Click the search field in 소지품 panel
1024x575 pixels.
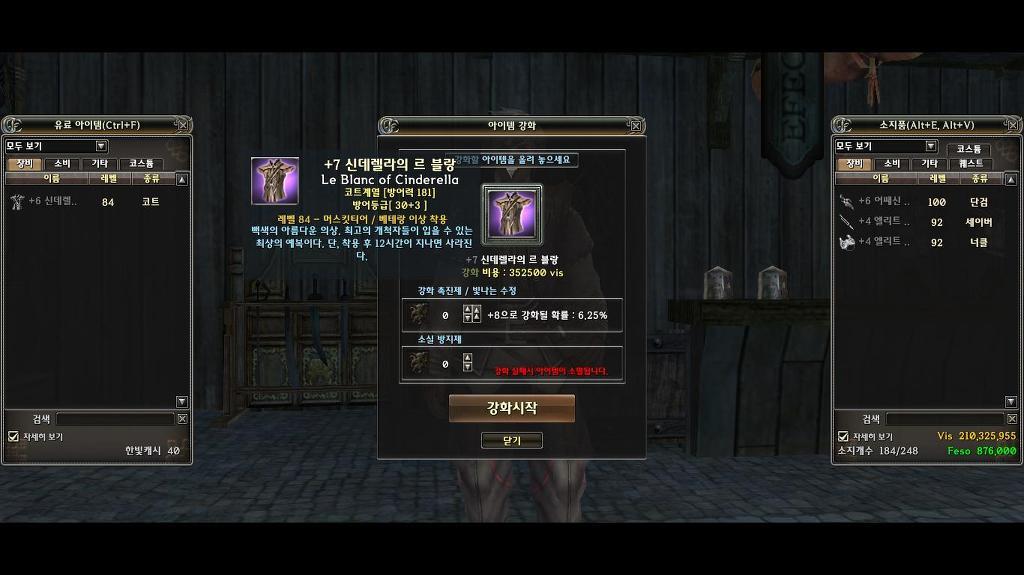(944, 419)
